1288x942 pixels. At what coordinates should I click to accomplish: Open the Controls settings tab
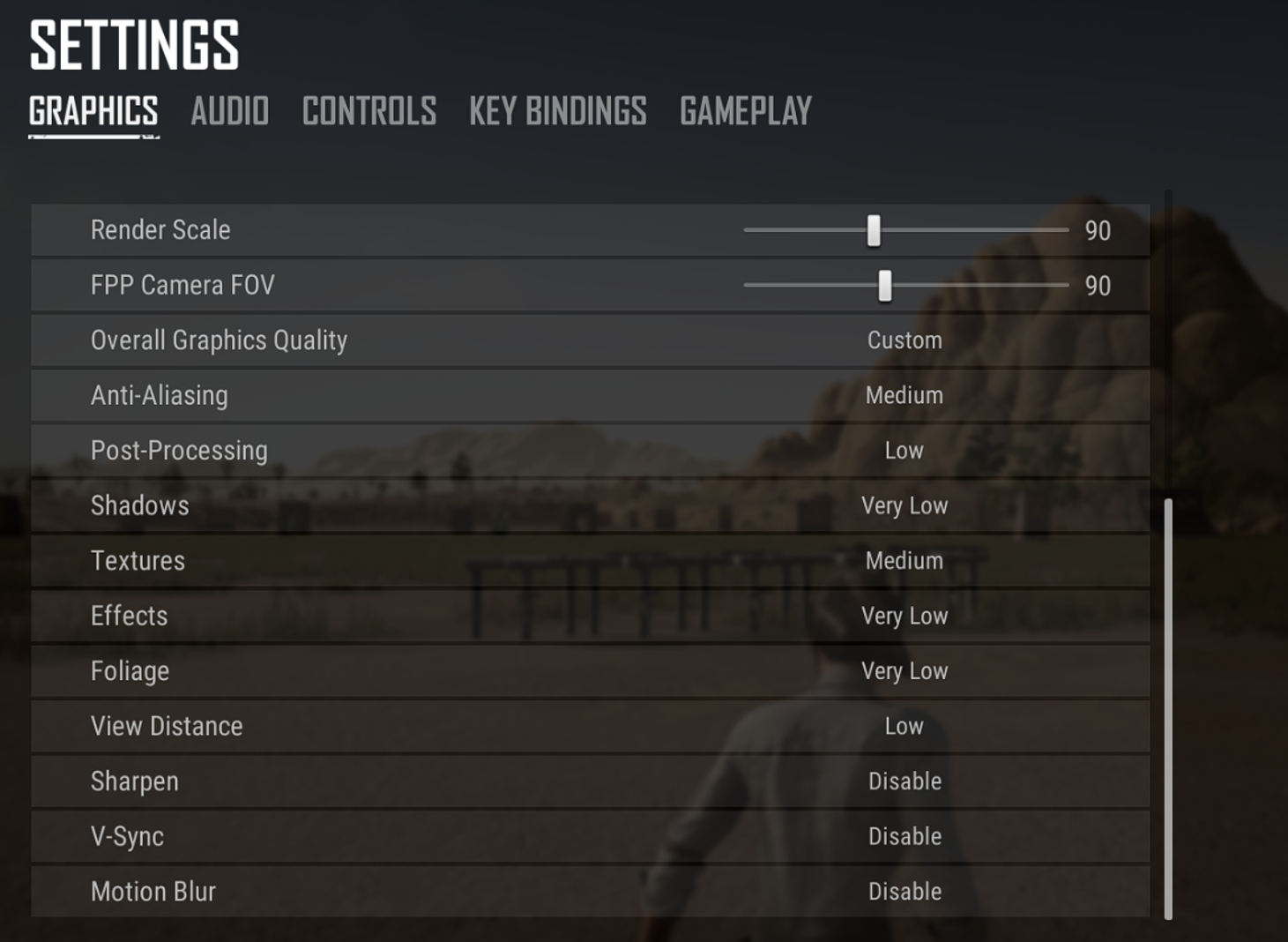(x=369, y=111)
